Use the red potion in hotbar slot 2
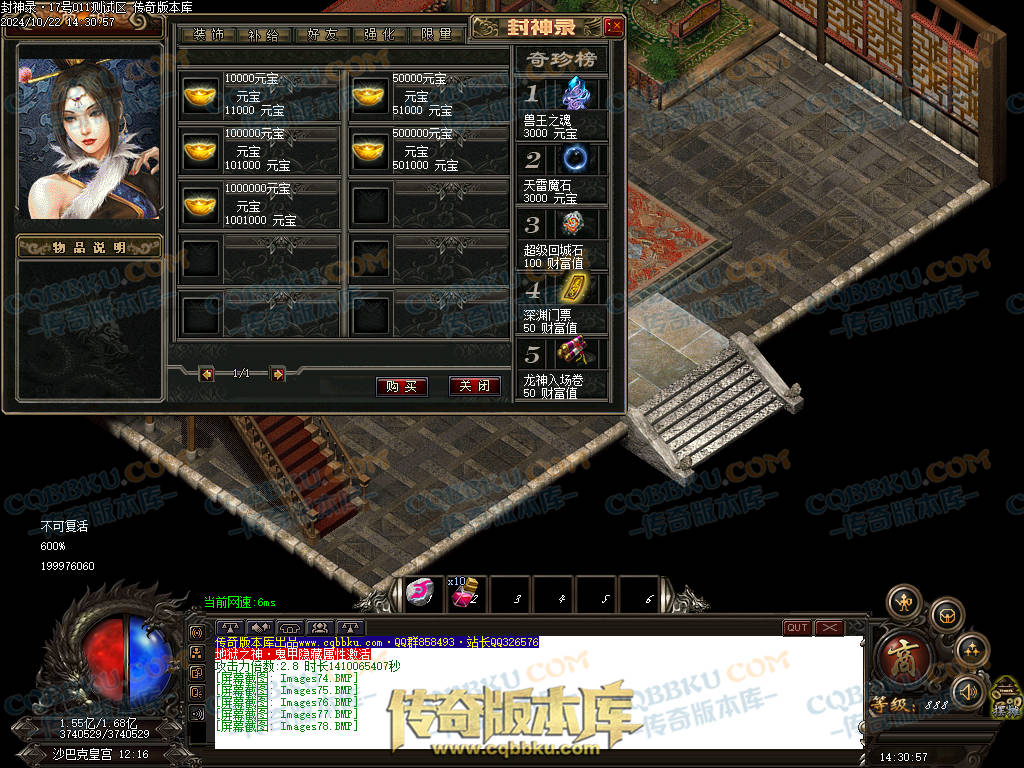Image resolution: width=1024 pixels, height=768 pixels. [x=462, y=595]
